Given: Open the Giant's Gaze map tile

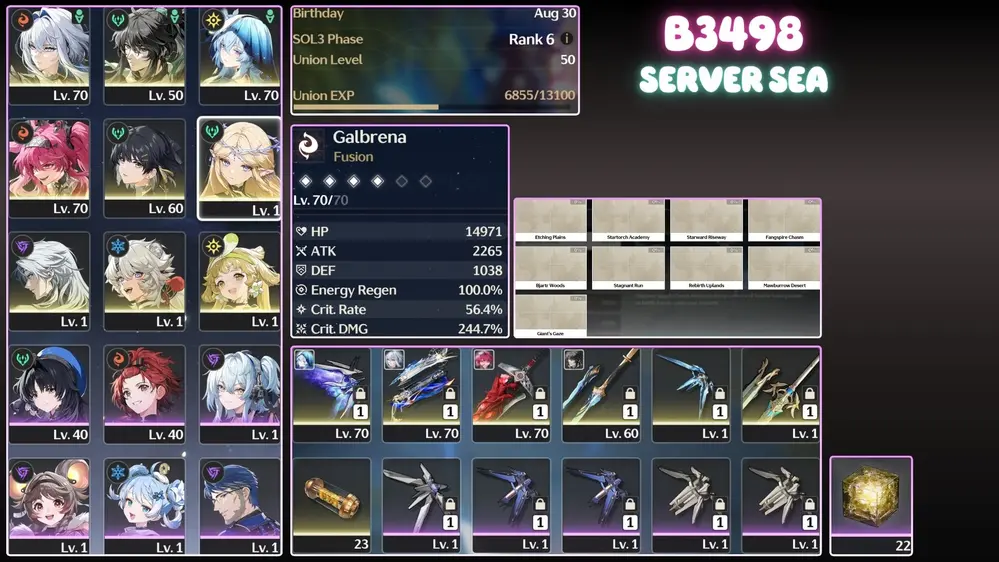Looking at the screenshot, I should pyautogui.click(x=550, y=315).
